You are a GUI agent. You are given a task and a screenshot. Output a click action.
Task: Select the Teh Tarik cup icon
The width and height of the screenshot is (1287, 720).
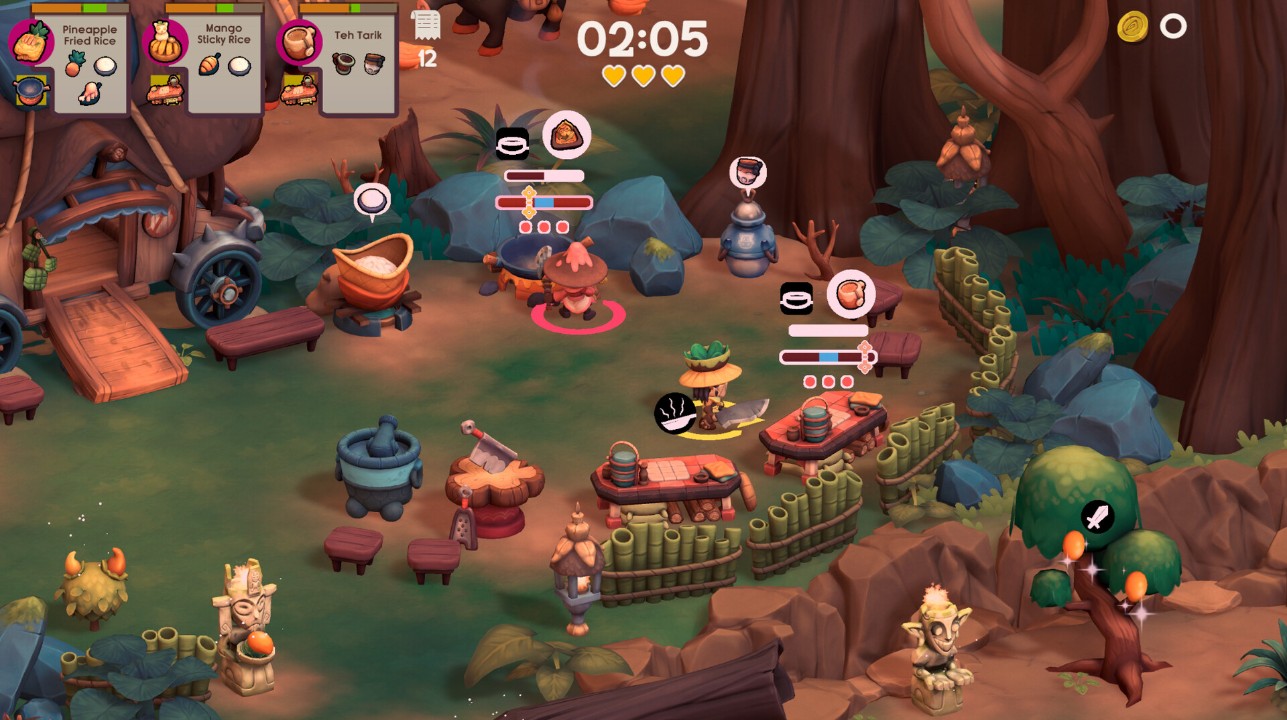[x=297, y=40]
